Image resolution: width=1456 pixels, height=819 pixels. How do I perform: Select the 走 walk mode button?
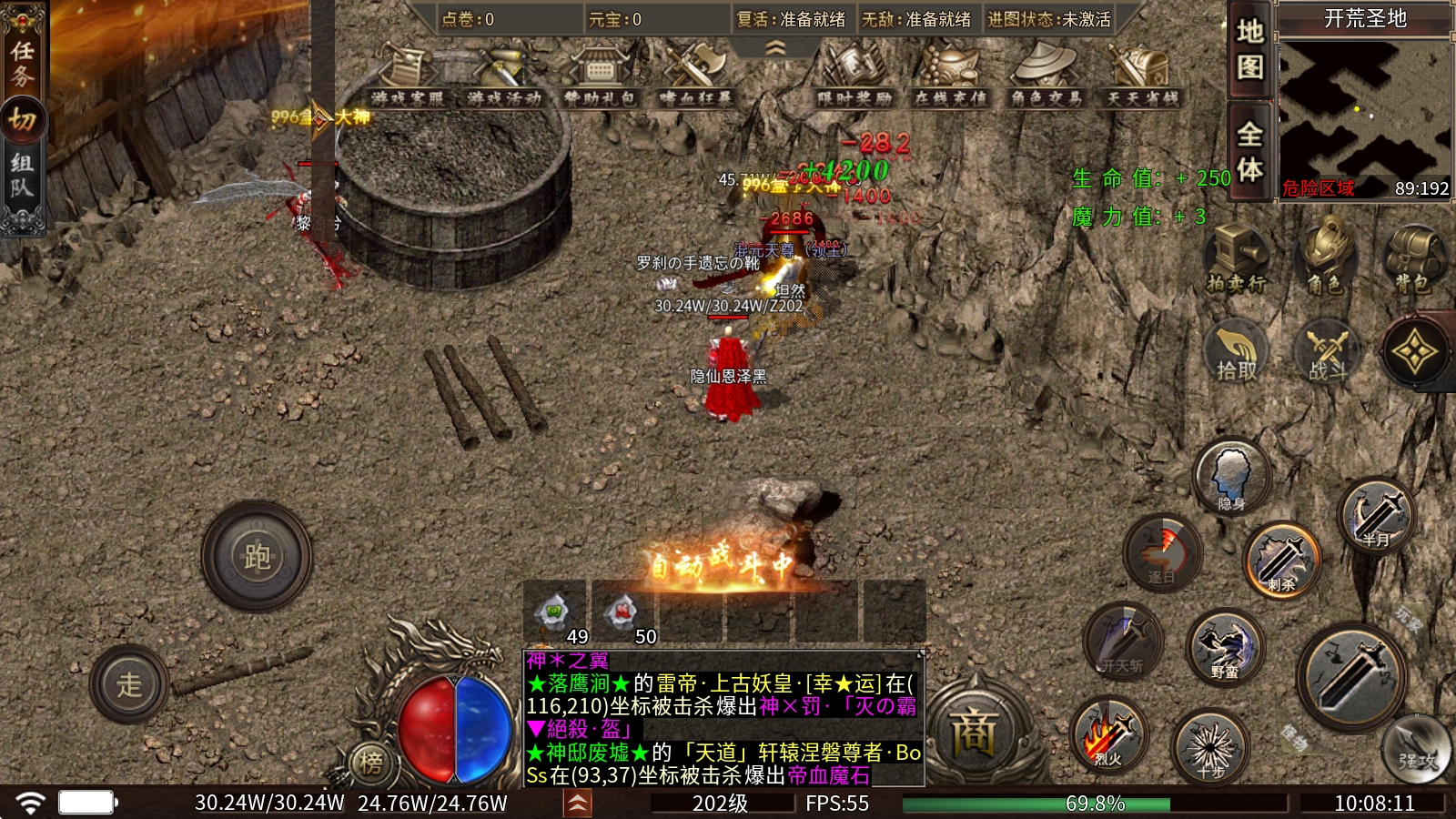coord(129,684)
